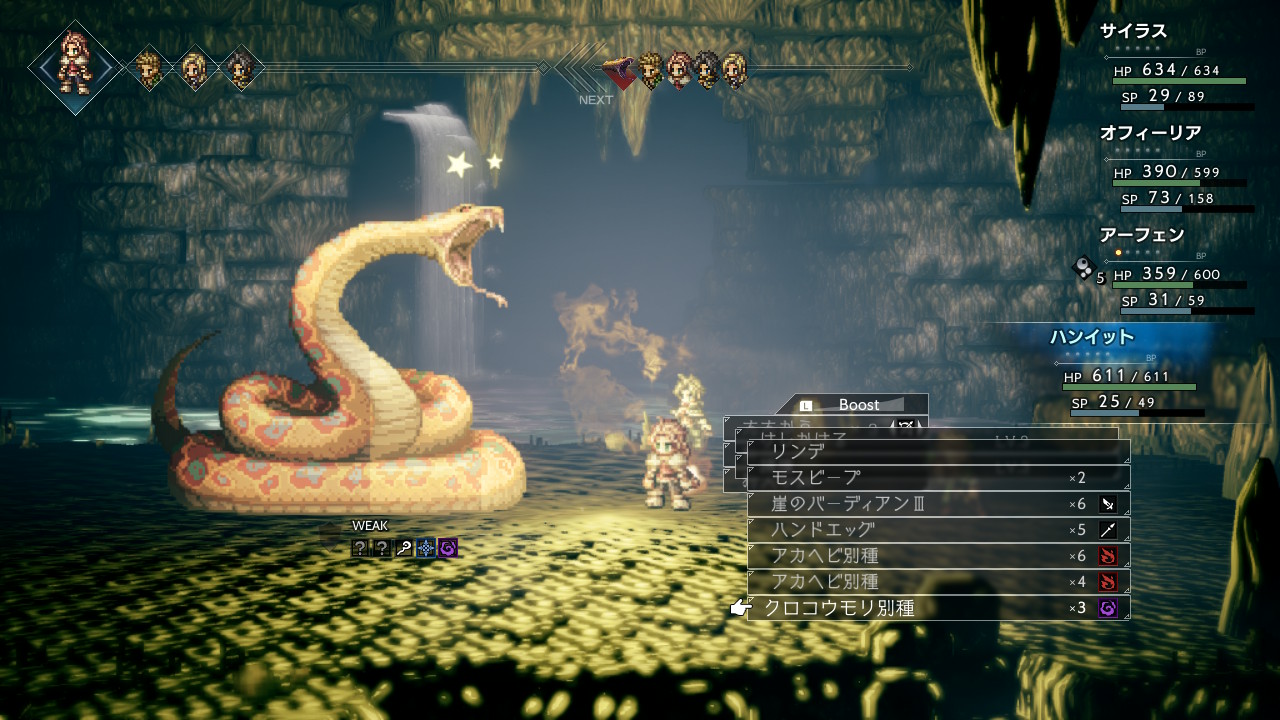1280x720 pixels.
Task: Pick the ハンドエッグ ×5 entry
Action: pos(938,530)
